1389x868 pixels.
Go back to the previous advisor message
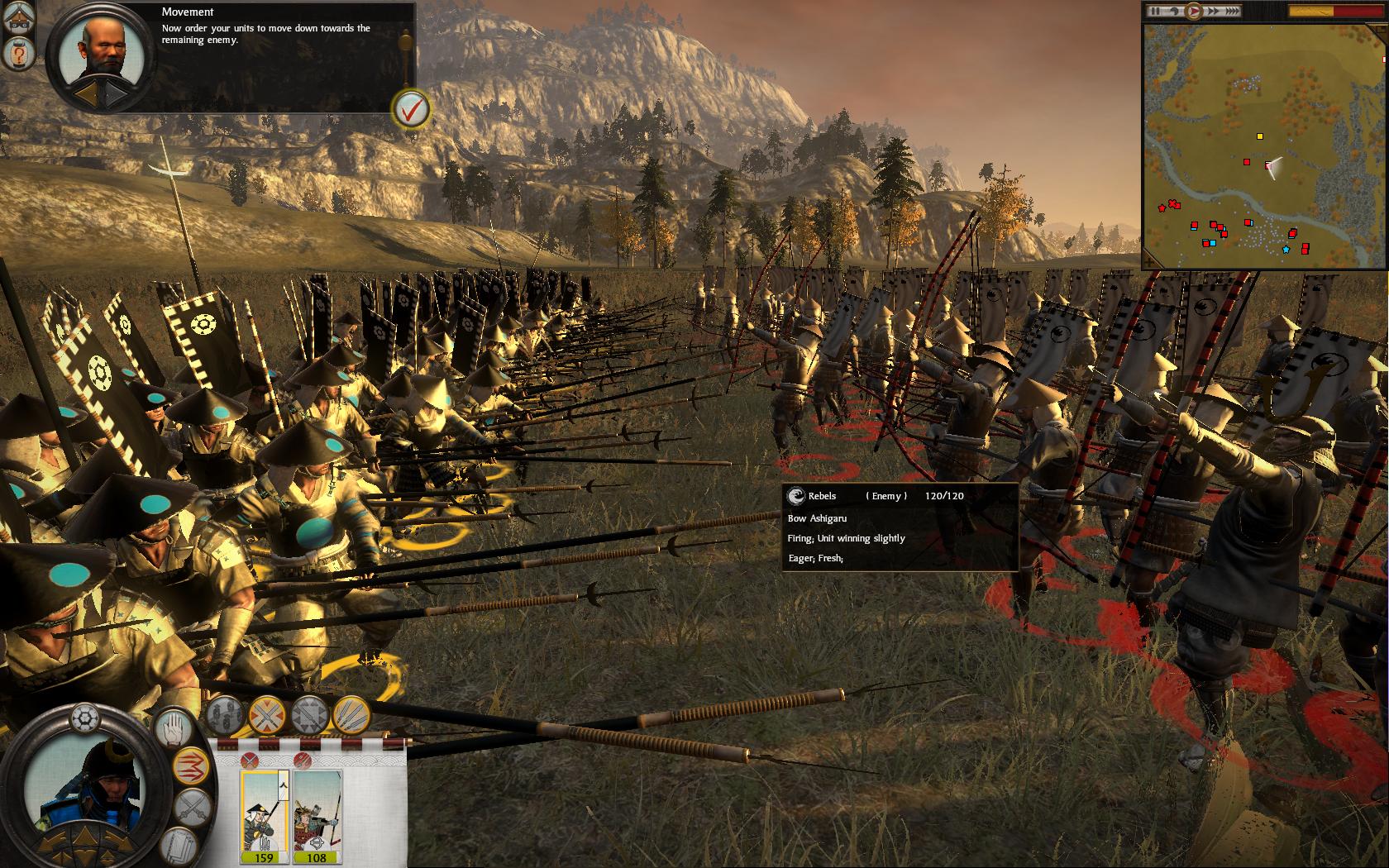coord(88,94)
